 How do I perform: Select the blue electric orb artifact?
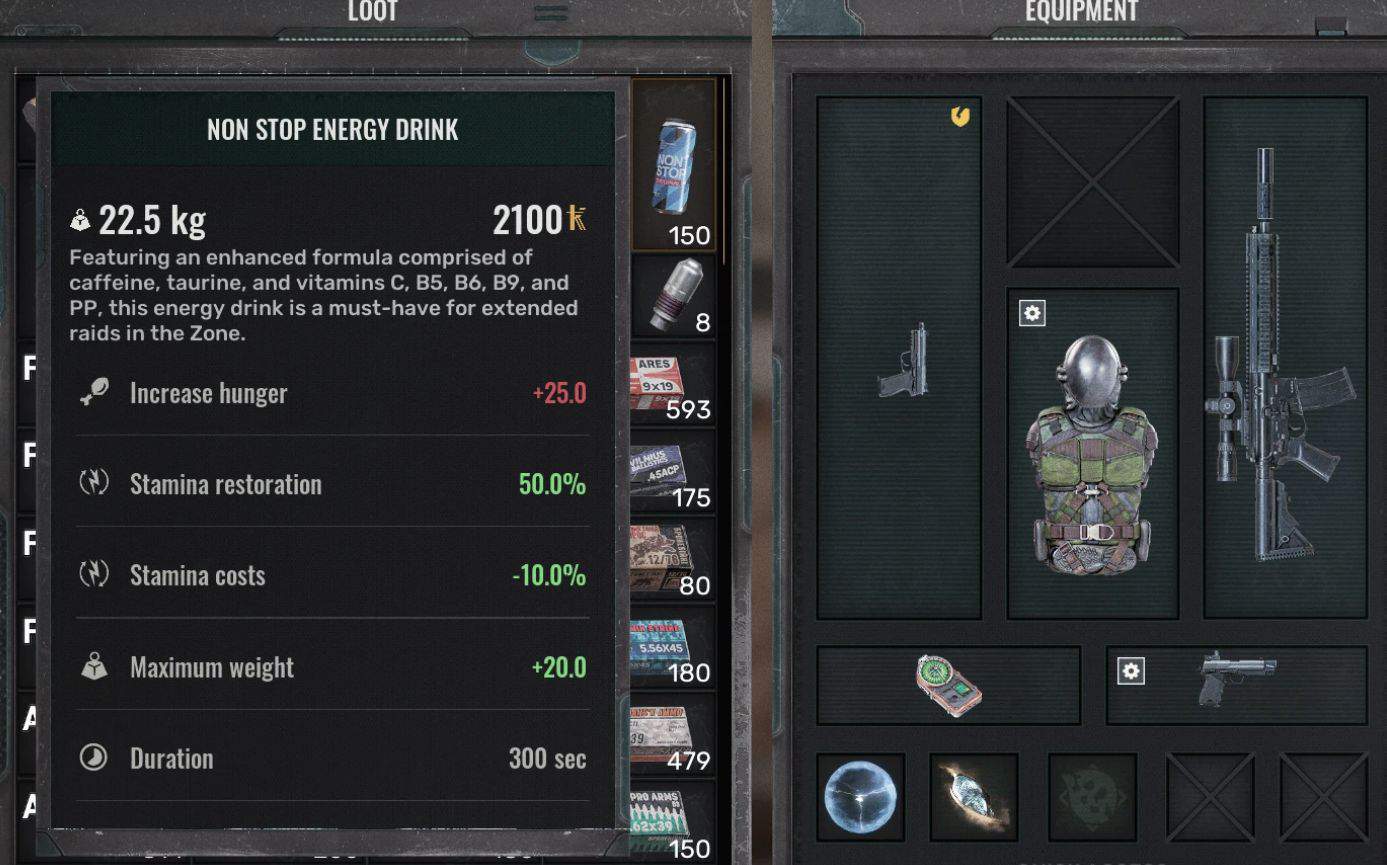click(861, 797)
